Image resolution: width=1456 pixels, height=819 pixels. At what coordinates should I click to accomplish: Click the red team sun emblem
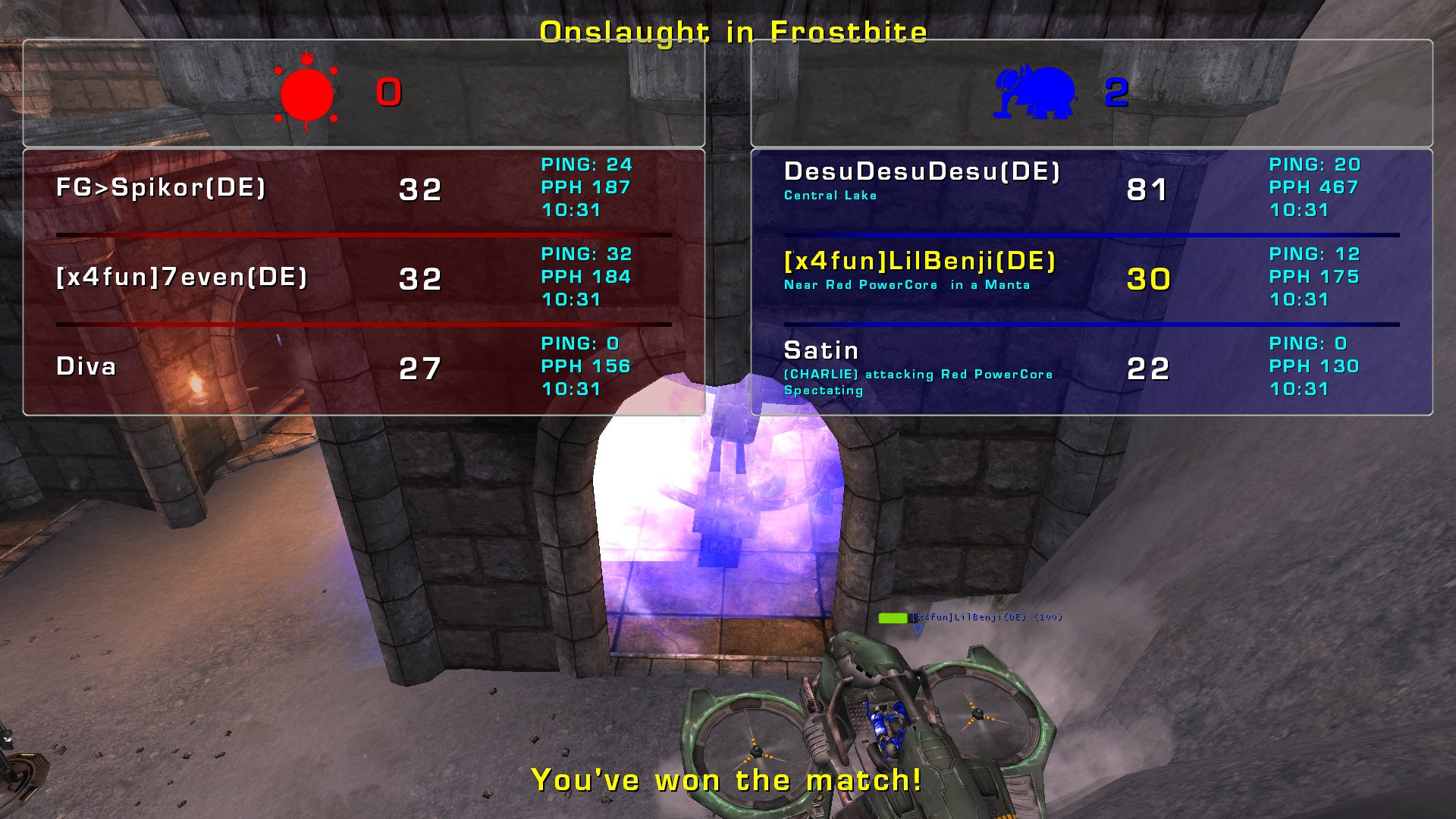point(306,93)
